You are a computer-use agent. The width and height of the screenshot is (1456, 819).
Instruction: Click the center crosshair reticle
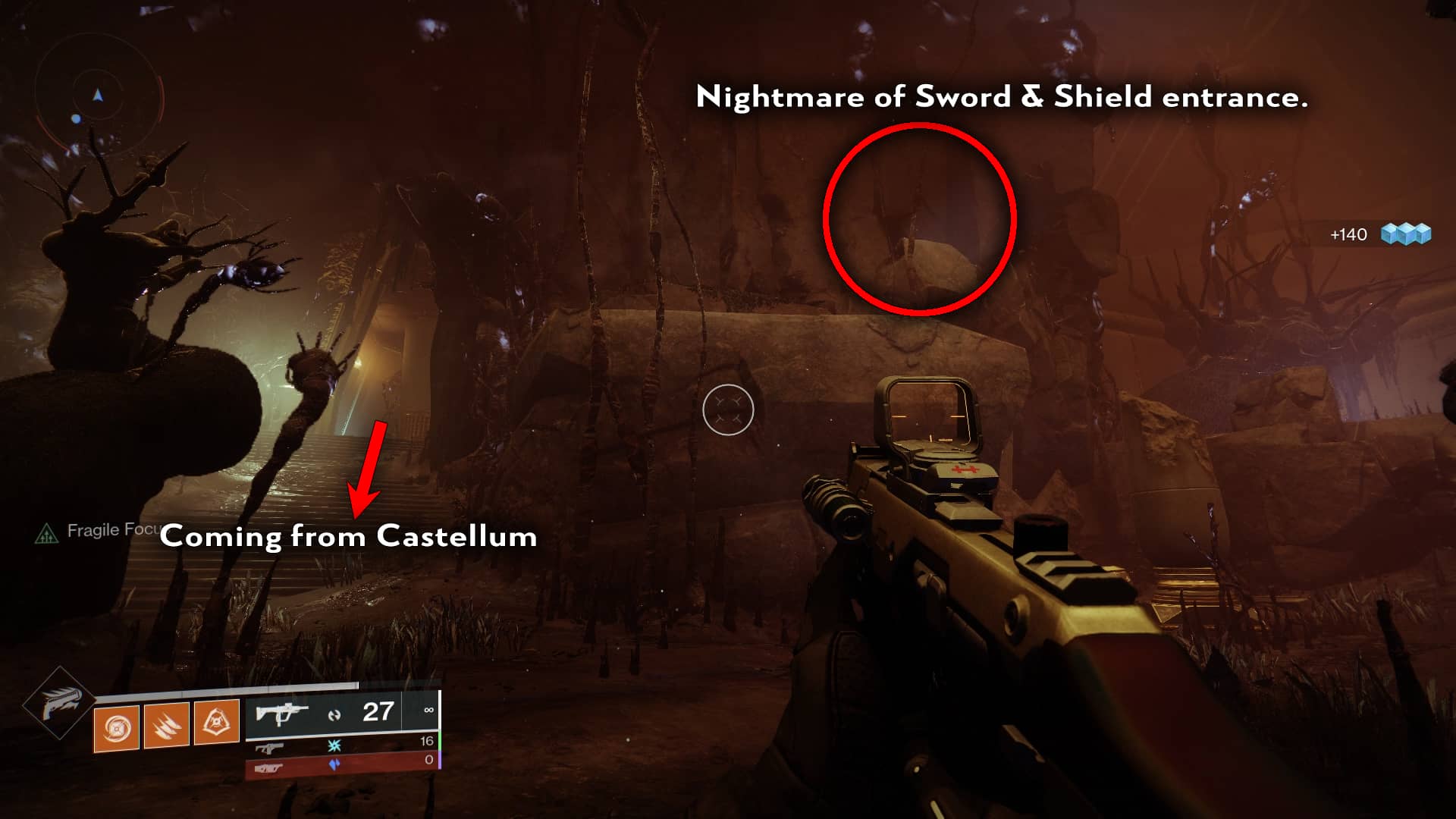pyautogui.click(x=730, y=409)
